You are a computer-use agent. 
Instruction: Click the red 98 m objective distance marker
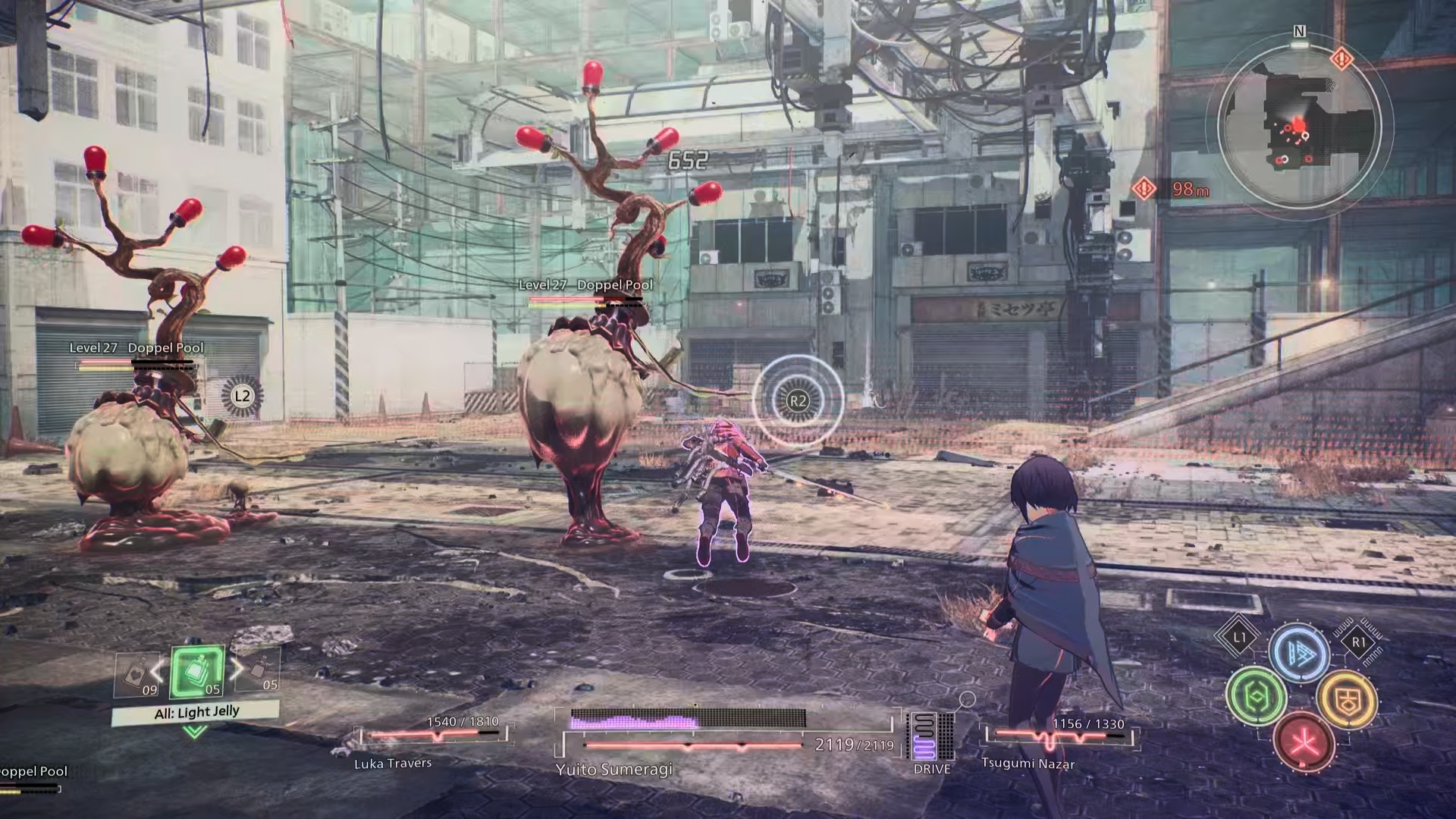click(x=1172, y=189)
